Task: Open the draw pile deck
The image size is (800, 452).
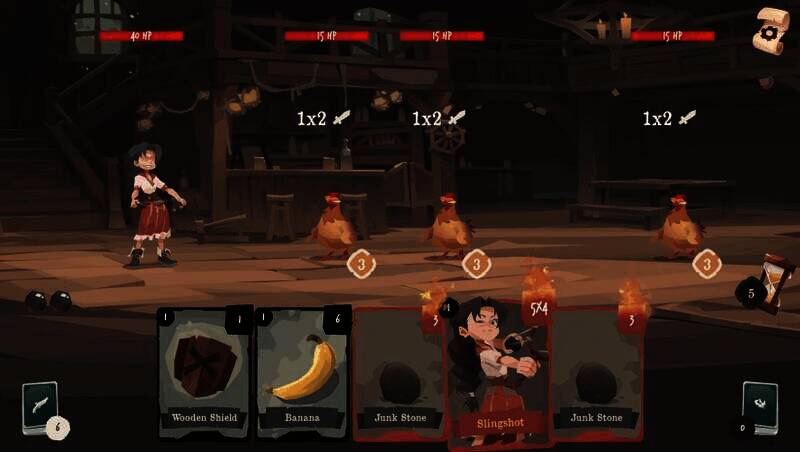Action: pyautogui.click(x=40, y=407)
